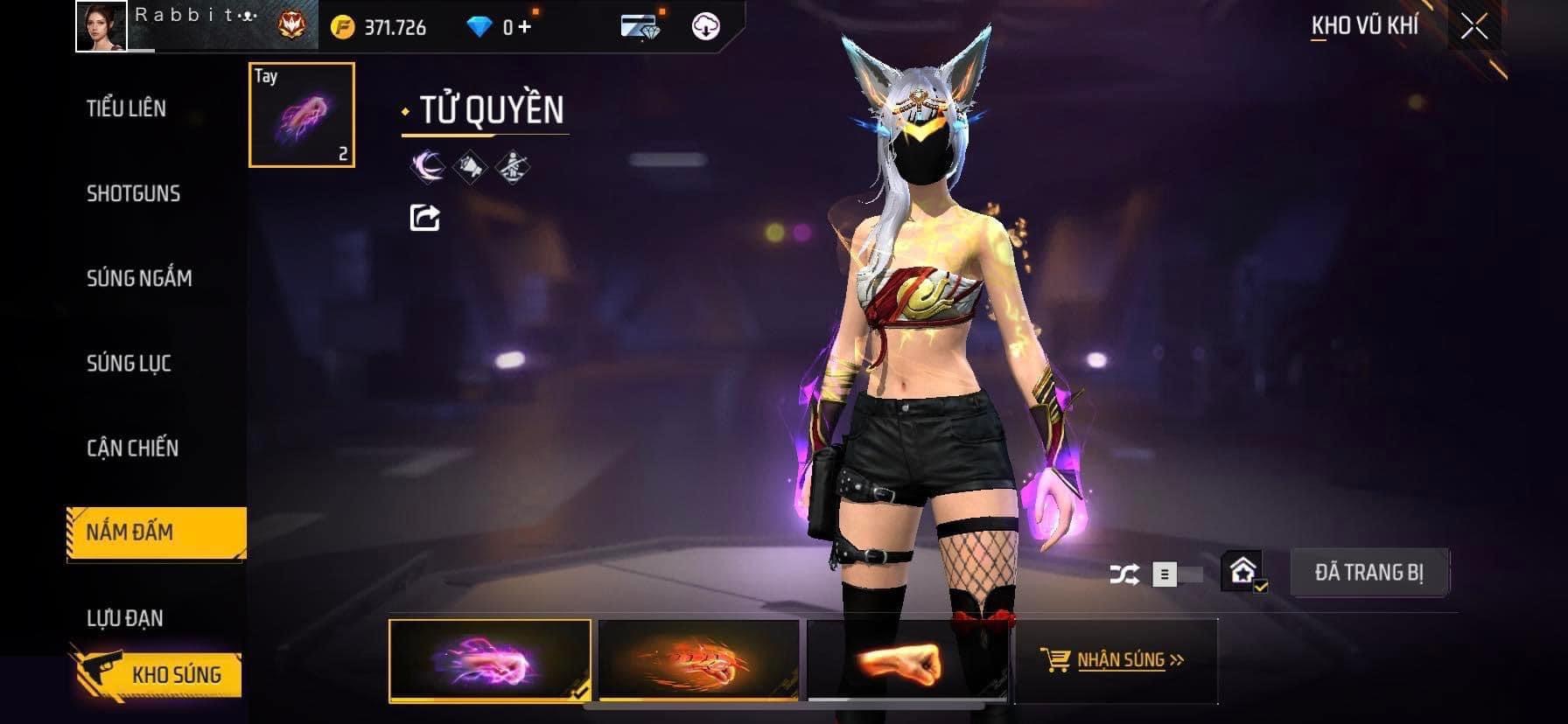Close the weapon vault screen

[x=1474, y=27]
